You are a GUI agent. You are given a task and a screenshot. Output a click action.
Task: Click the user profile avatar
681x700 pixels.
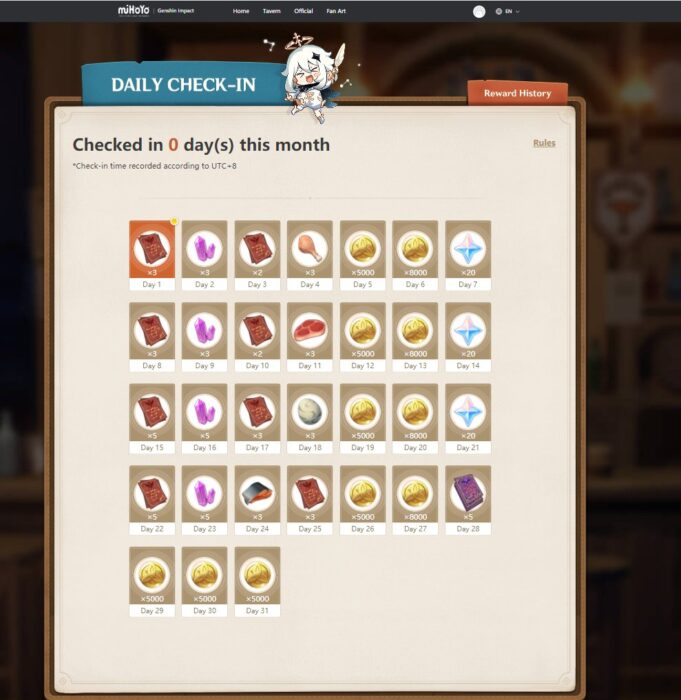(x=479, y=11)
